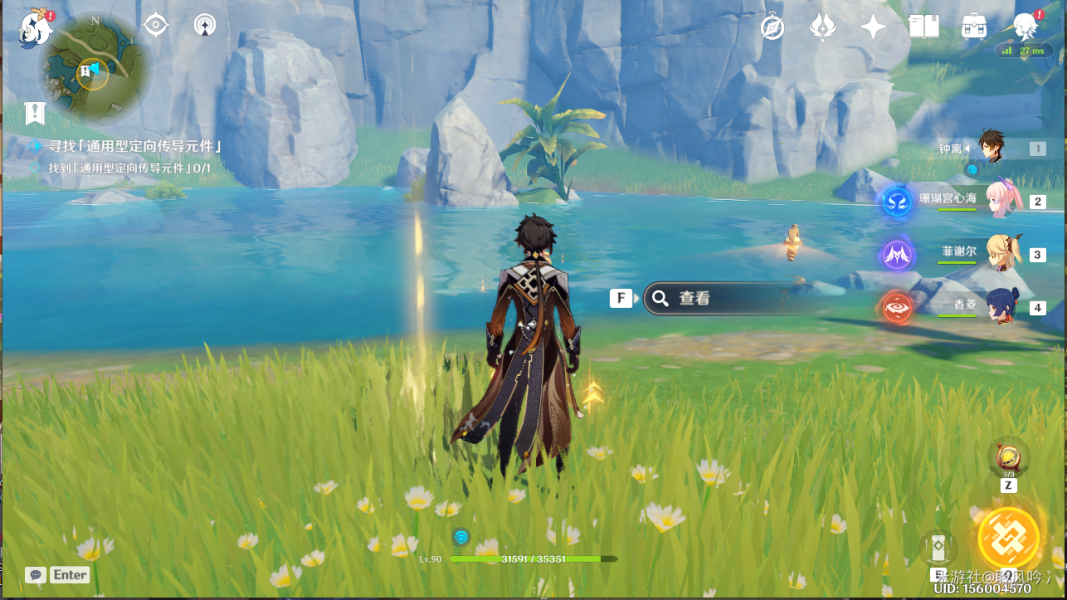Screen dimensions: 1067x600
Task: Open the Adventurer Handbook book icon
Action: (924, 27)
